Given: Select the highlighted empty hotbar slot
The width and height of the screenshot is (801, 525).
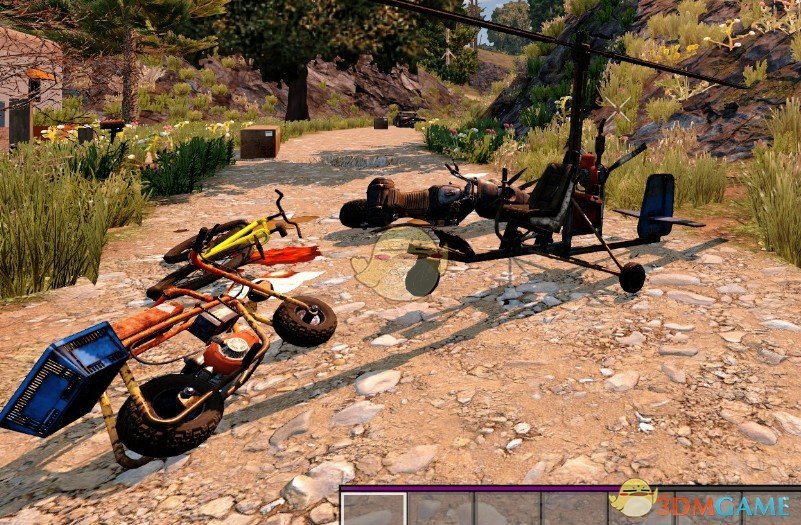Looking at the screenshot, I should [374, 509].
